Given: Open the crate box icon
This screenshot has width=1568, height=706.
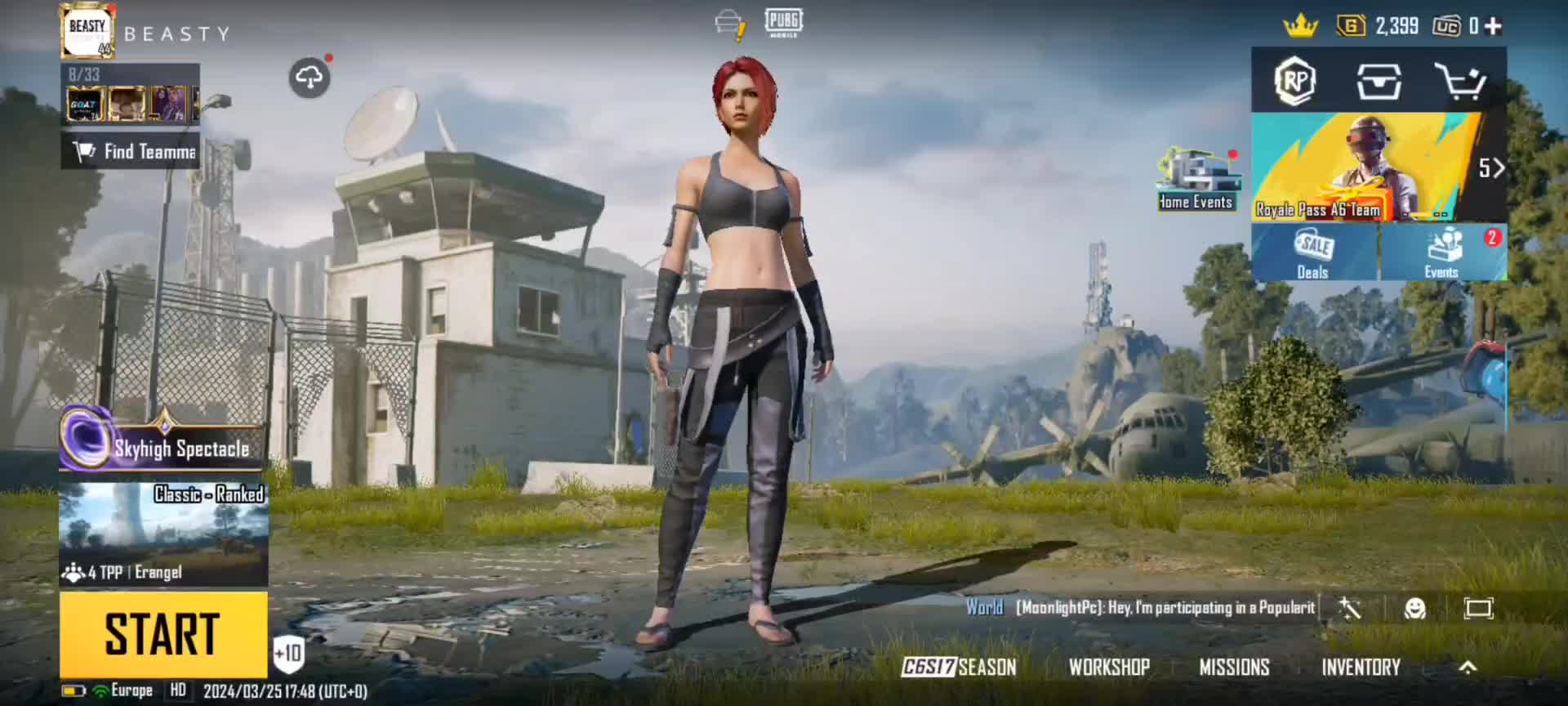Looking at the screenshot, I should click(1379, 81).
